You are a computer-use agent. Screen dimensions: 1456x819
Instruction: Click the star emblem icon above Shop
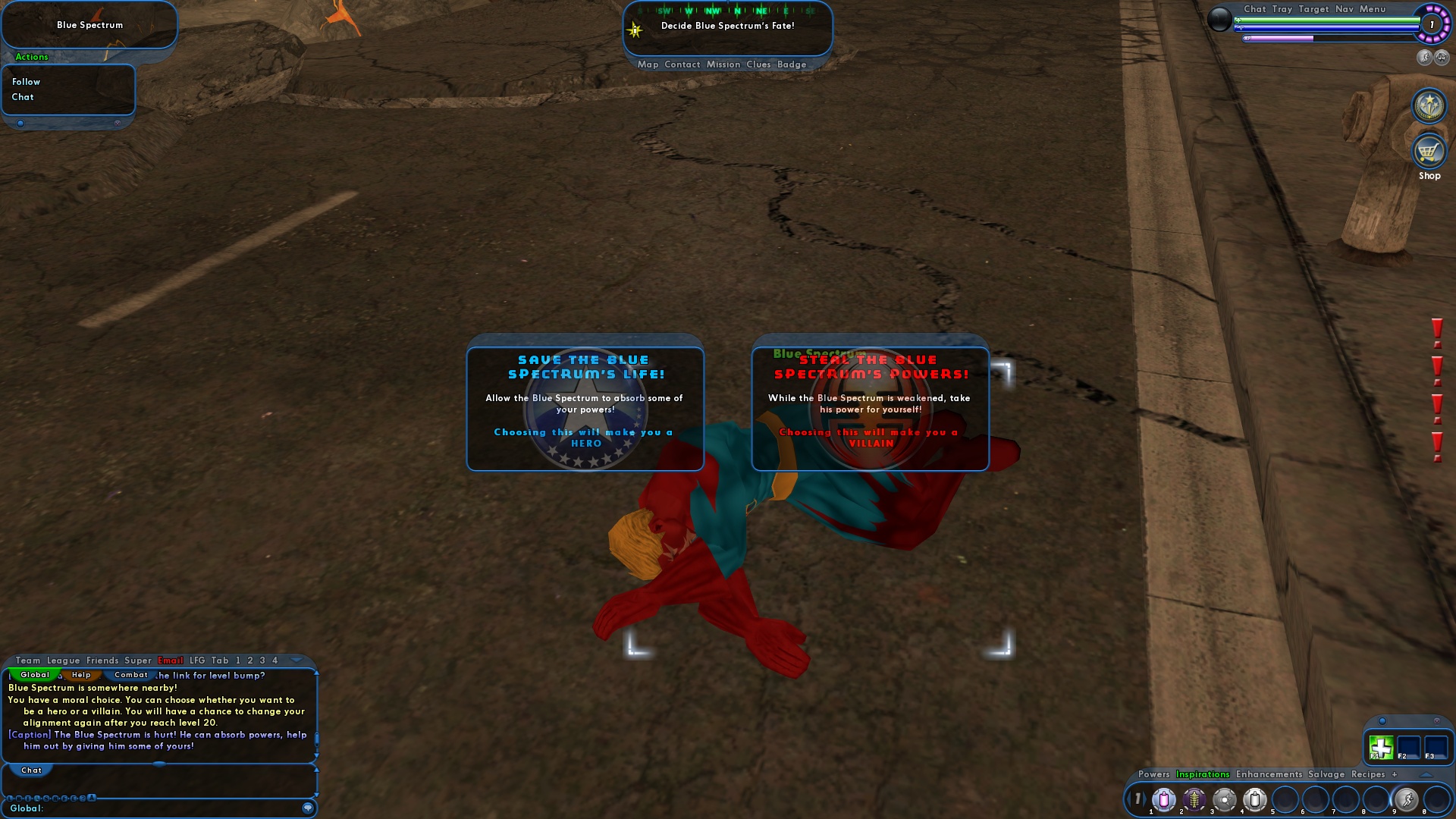[x=1429, y=106]
